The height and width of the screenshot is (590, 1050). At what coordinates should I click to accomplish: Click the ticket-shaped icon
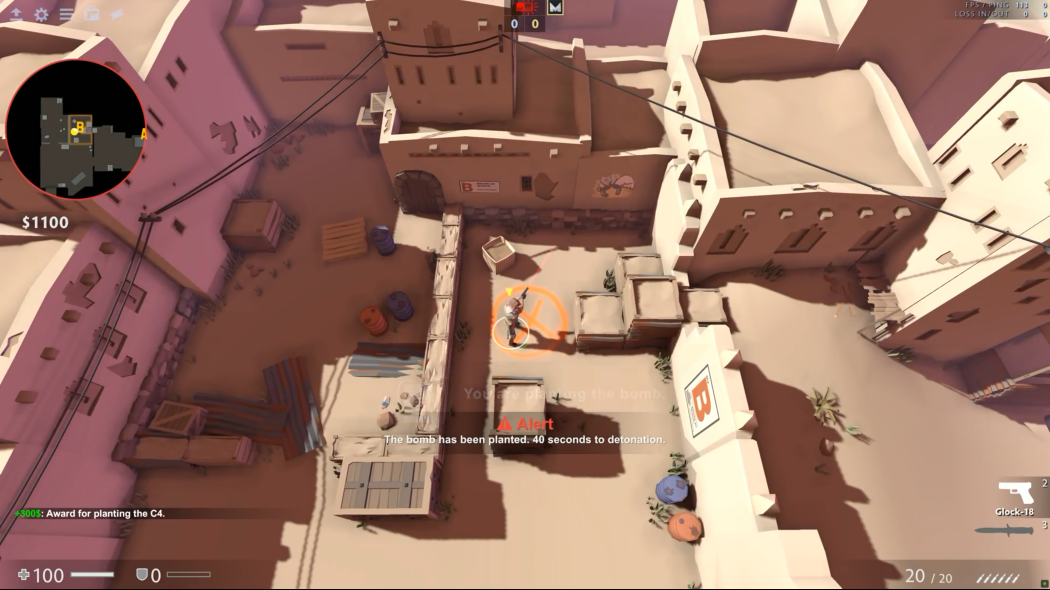116,14
